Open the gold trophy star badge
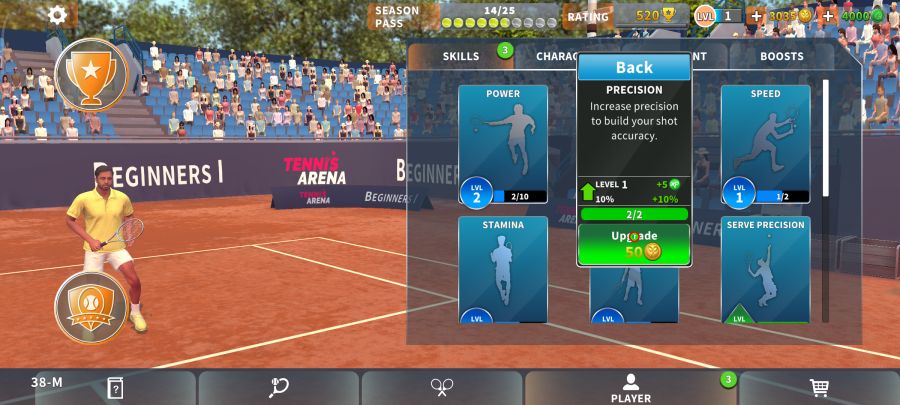Viewport: 900px width, 405px height. coord(91,74)
